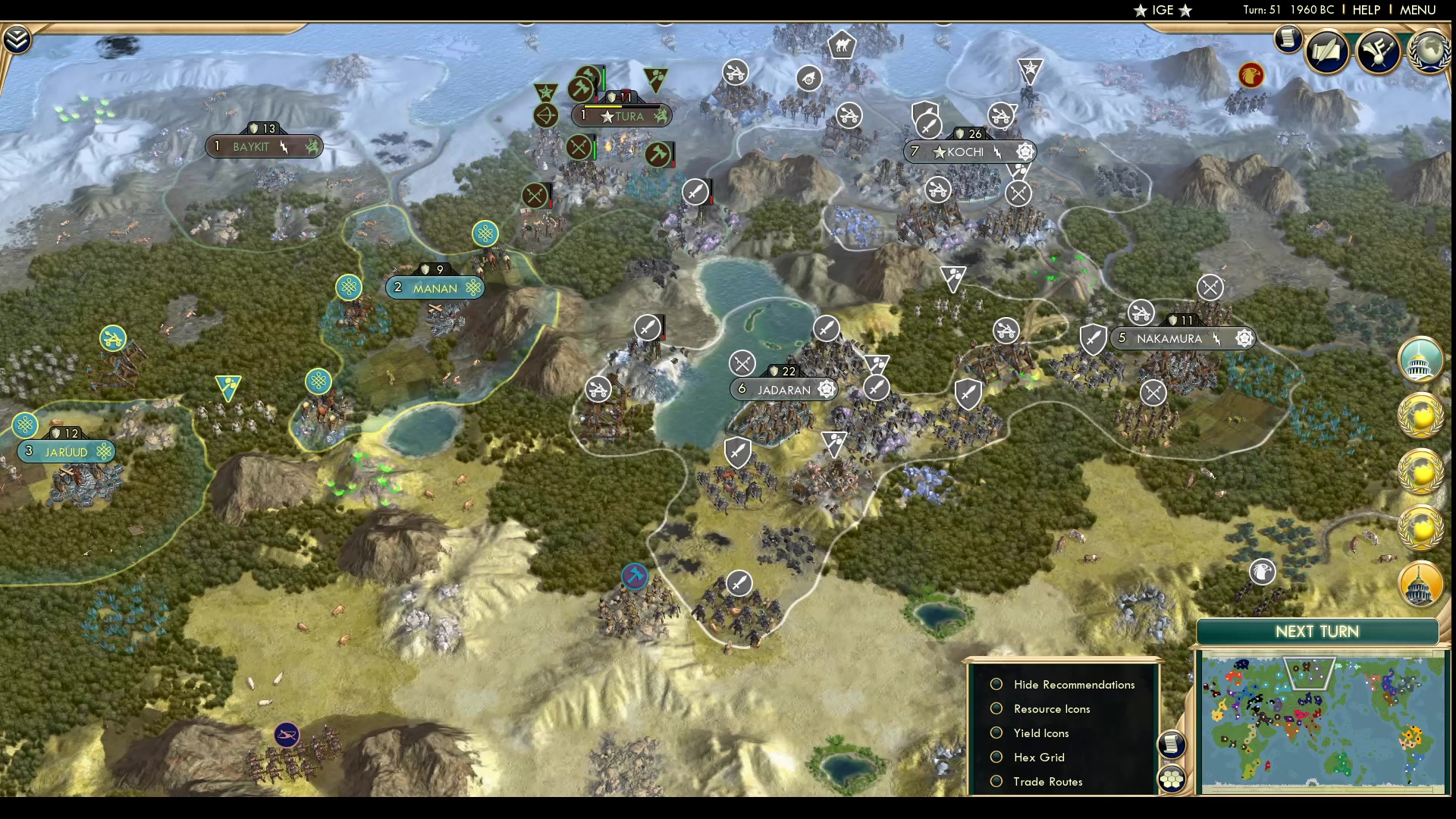Screen dimensions: 1456x819
Task: Switch to Strategic View with the hex icon
Action: [x=1172, y=777]
